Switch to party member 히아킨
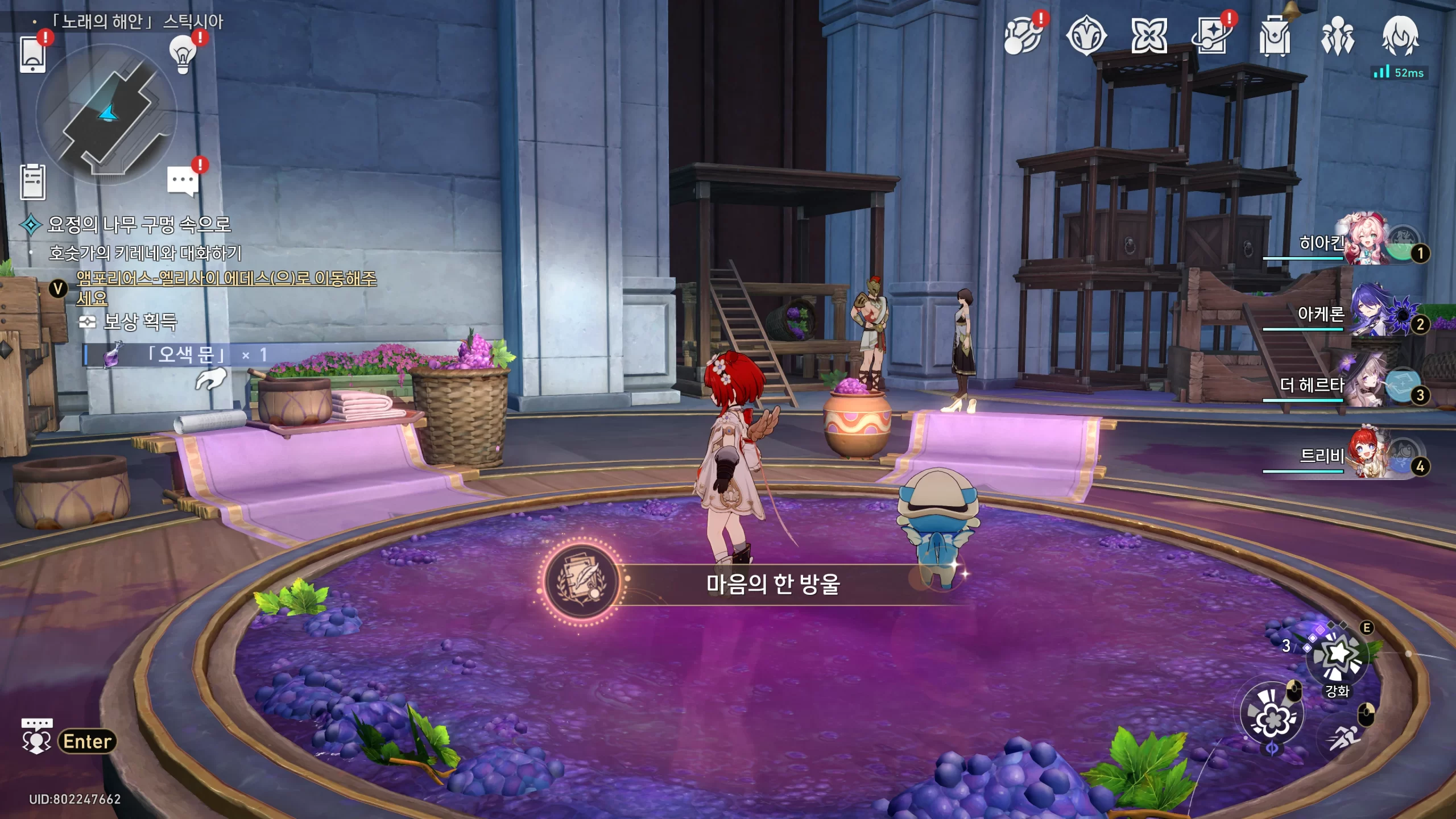This screenshot has height=819, width=1456. click(x=1365, y=241)
